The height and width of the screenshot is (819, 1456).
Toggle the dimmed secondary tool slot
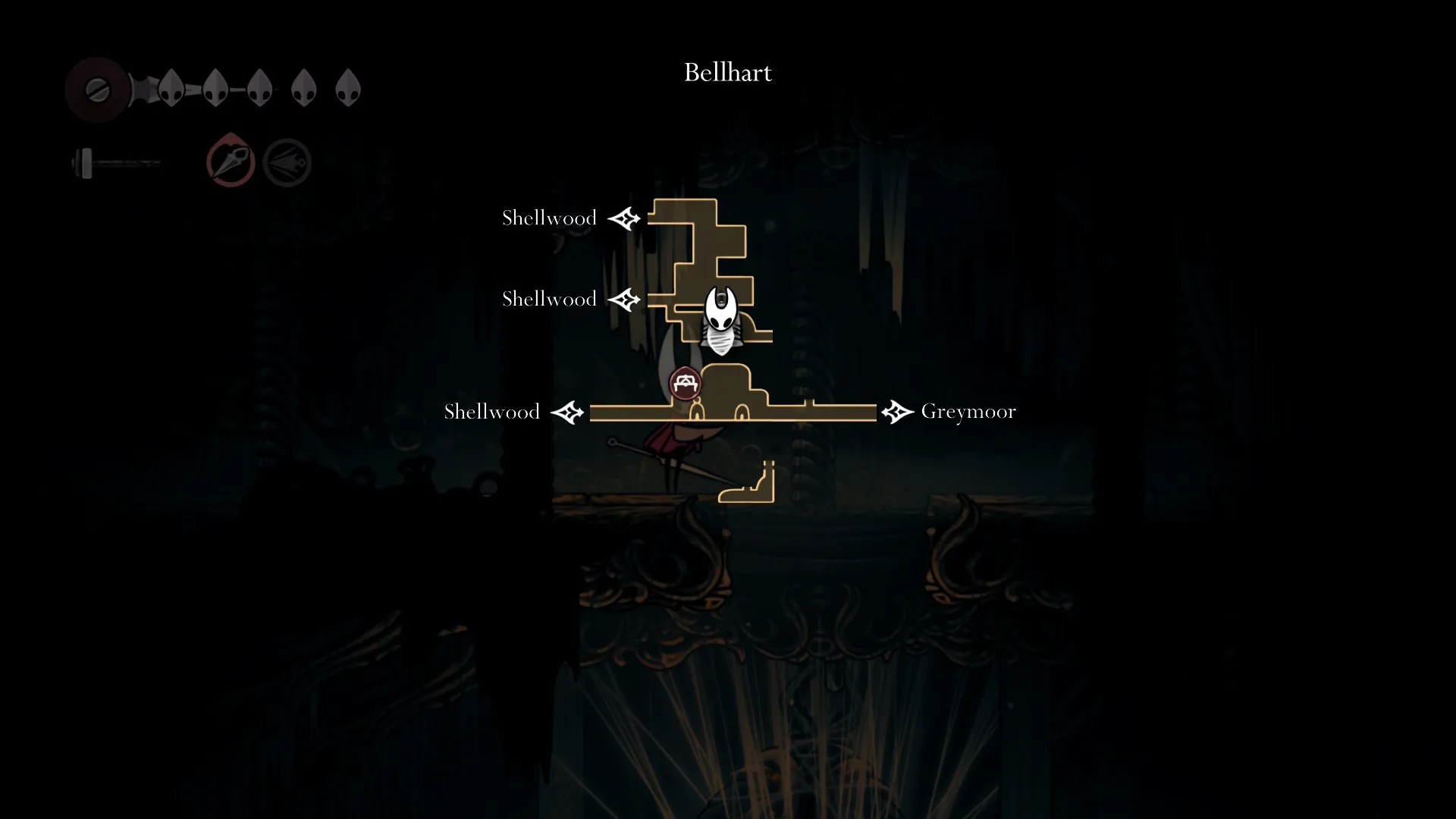(287, 161)
